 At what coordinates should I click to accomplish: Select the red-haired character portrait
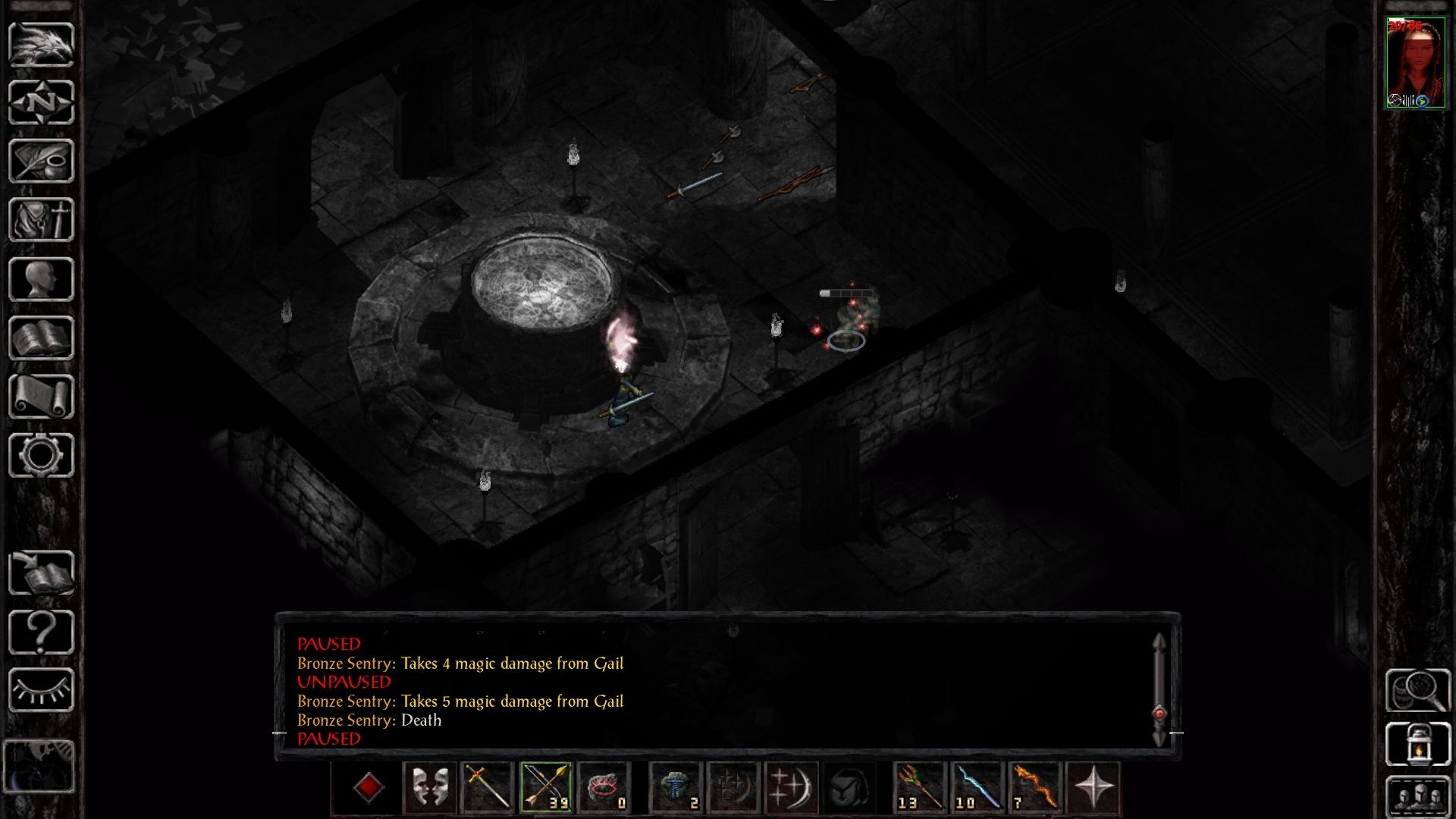1414,64
